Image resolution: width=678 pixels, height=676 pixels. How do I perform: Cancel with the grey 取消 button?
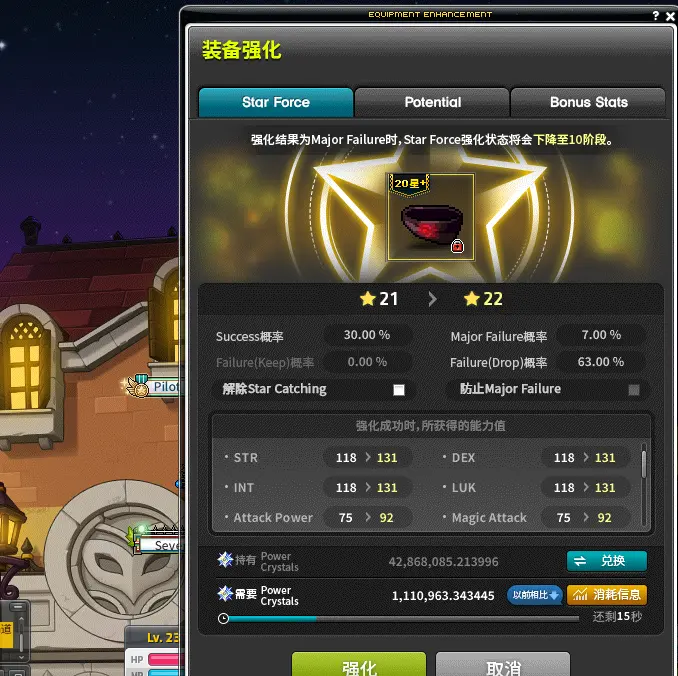click(503, 666)
